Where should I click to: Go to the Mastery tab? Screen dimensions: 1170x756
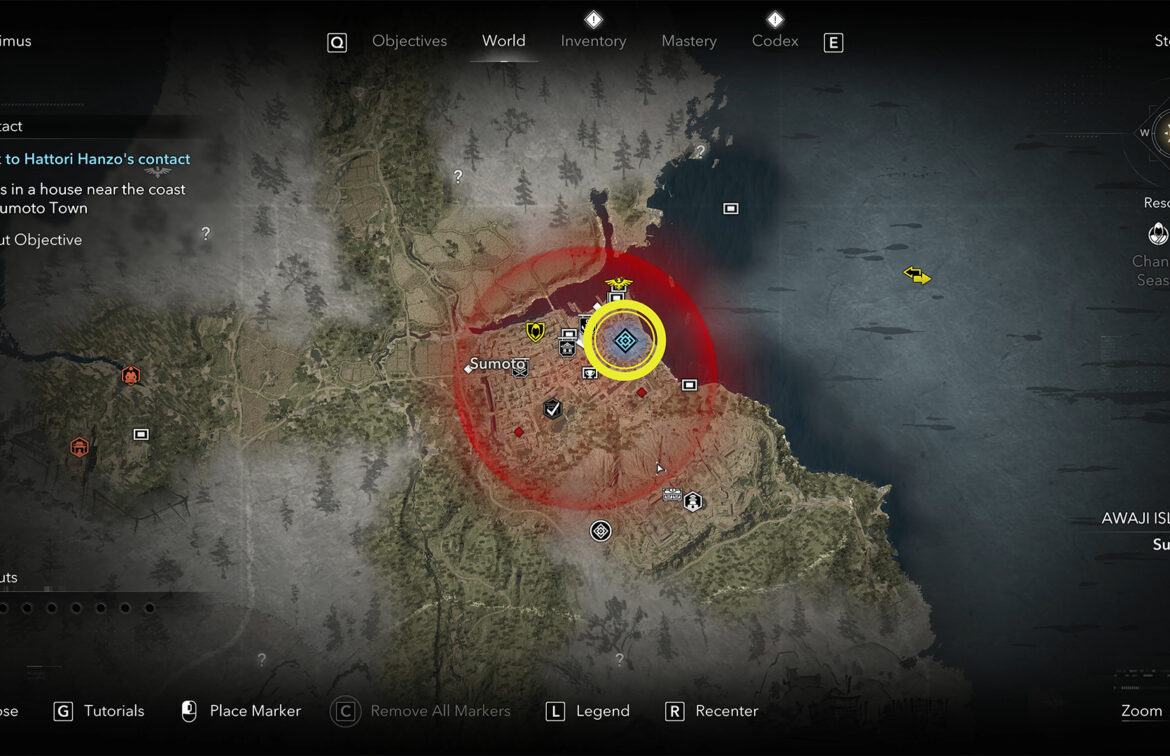coord(689,41)
